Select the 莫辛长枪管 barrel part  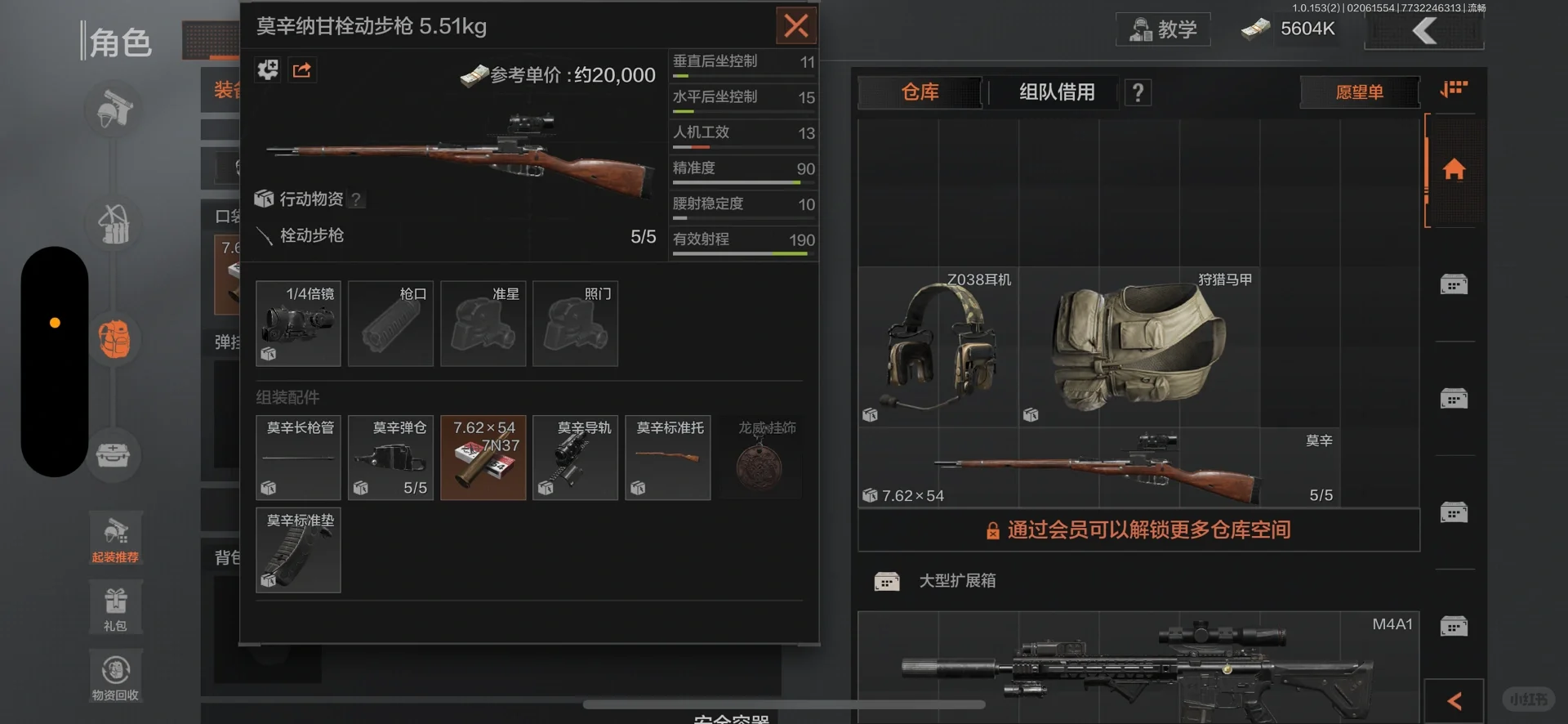[298, 458]
